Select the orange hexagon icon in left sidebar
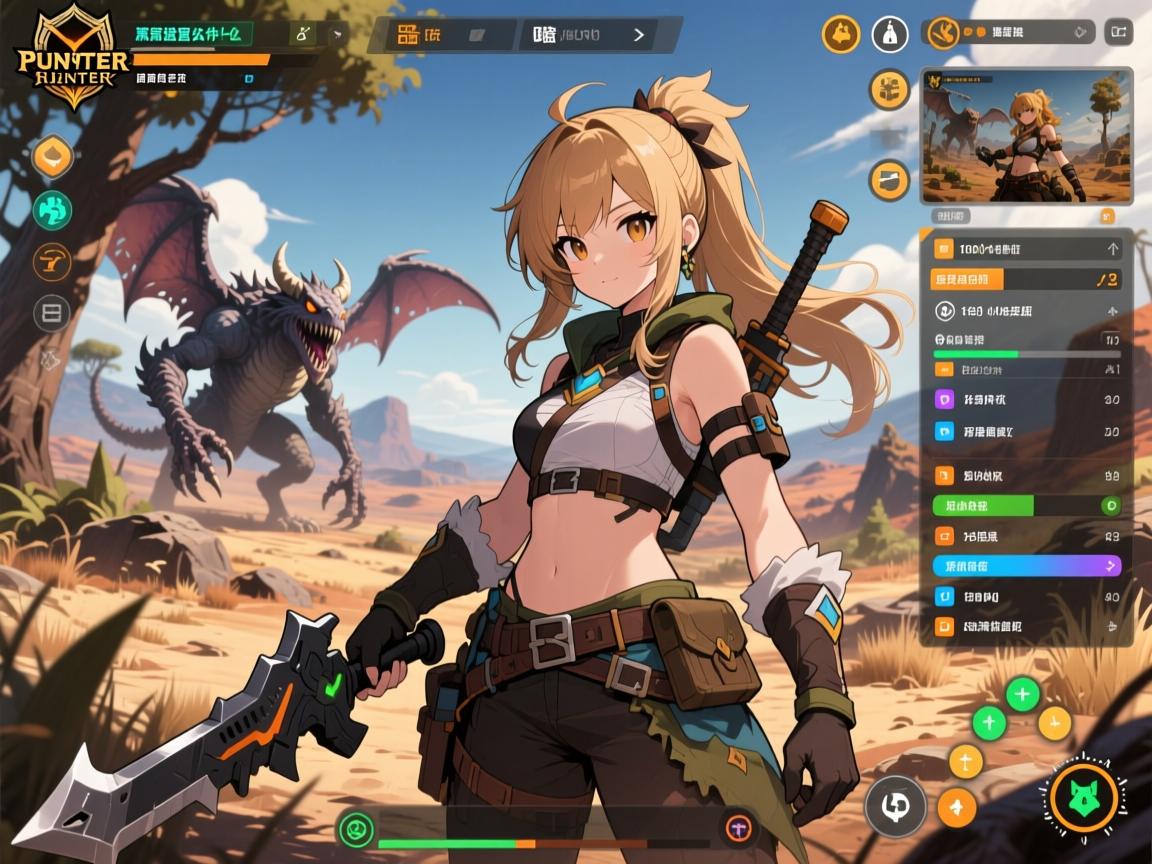 52,157
